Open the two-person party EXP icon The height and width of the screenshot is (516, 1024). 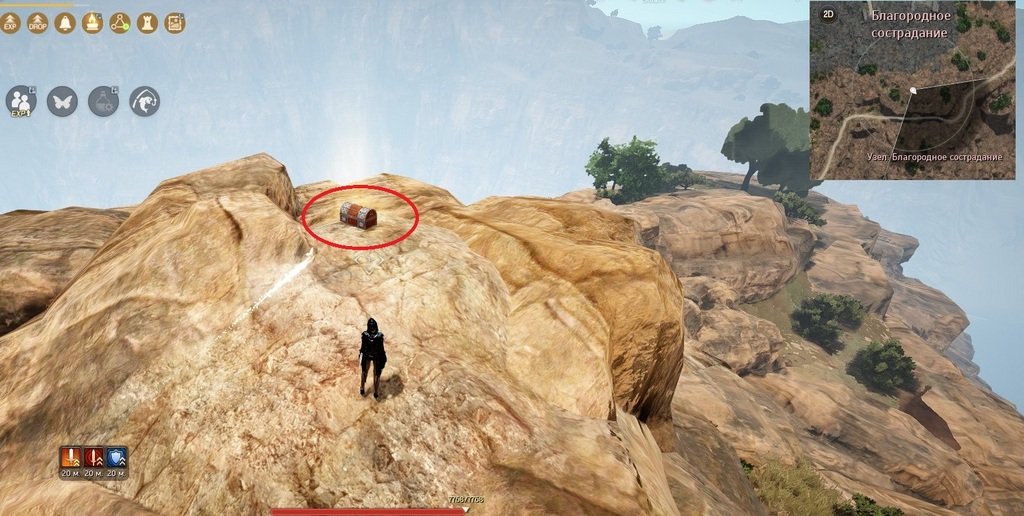click(x=21, y=101)
